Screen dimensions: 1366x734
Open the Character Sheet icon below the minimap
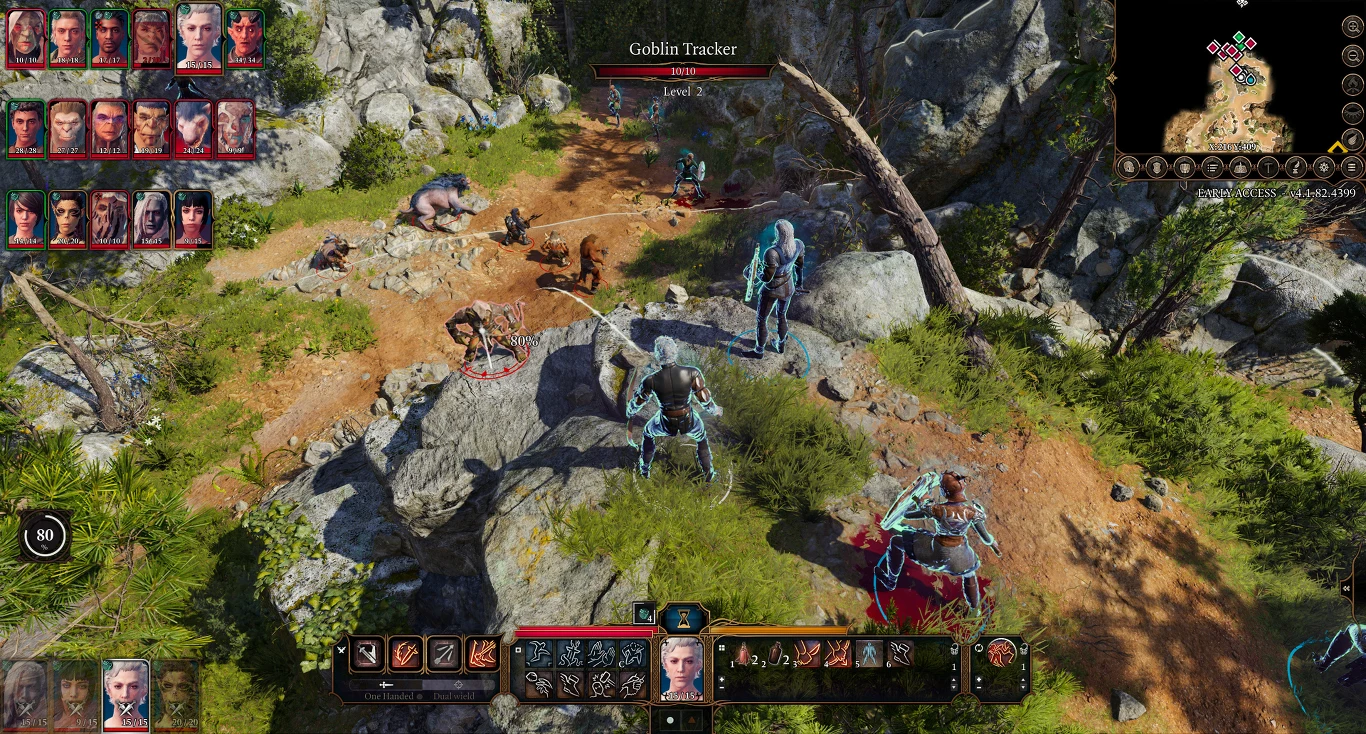tap(1131, 168)
